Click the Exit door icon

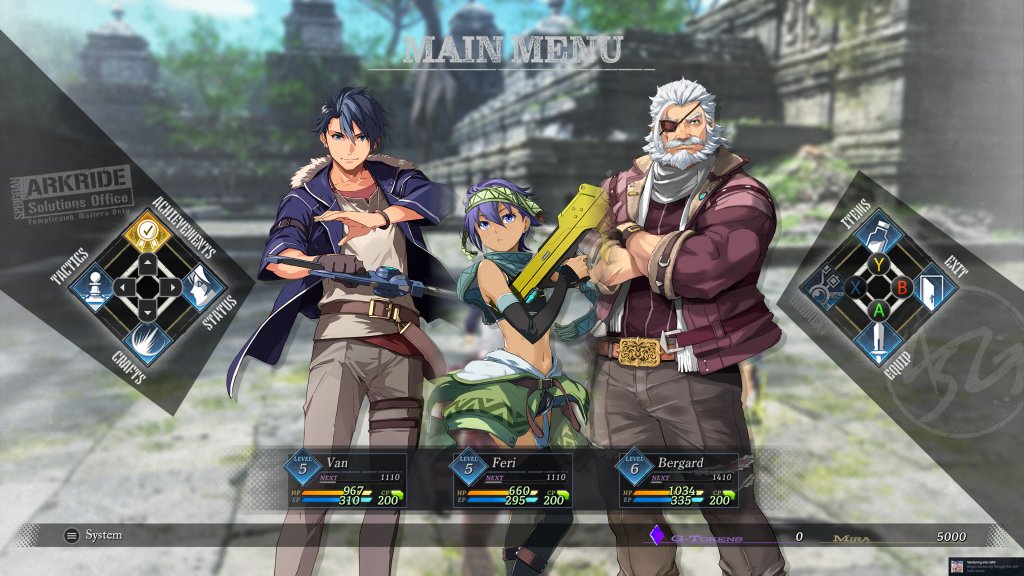click(x=931, y=286)
